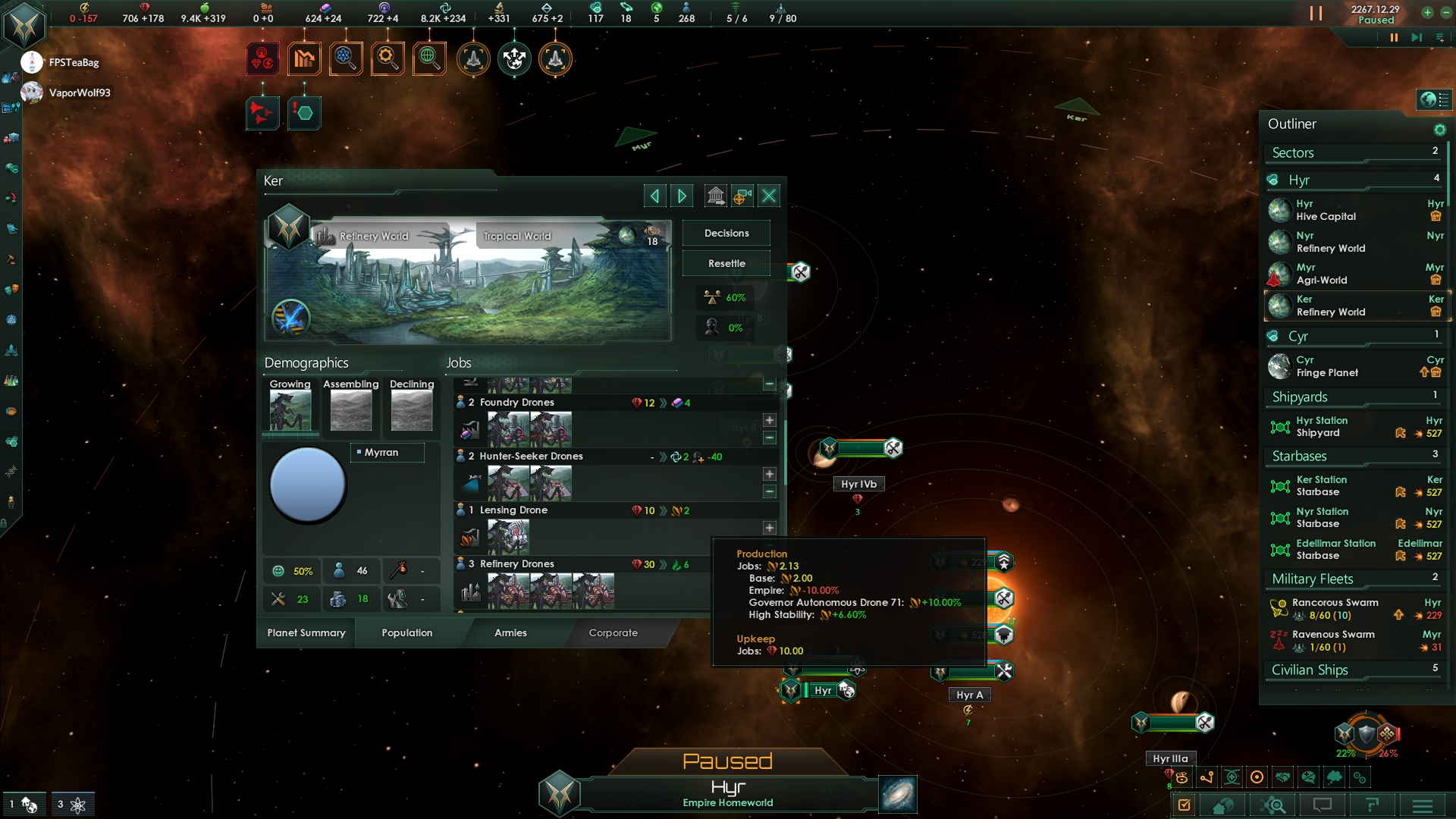1456x819 pixels.
Task: Go to the next planet arrow
Action: tap(682, 196)
